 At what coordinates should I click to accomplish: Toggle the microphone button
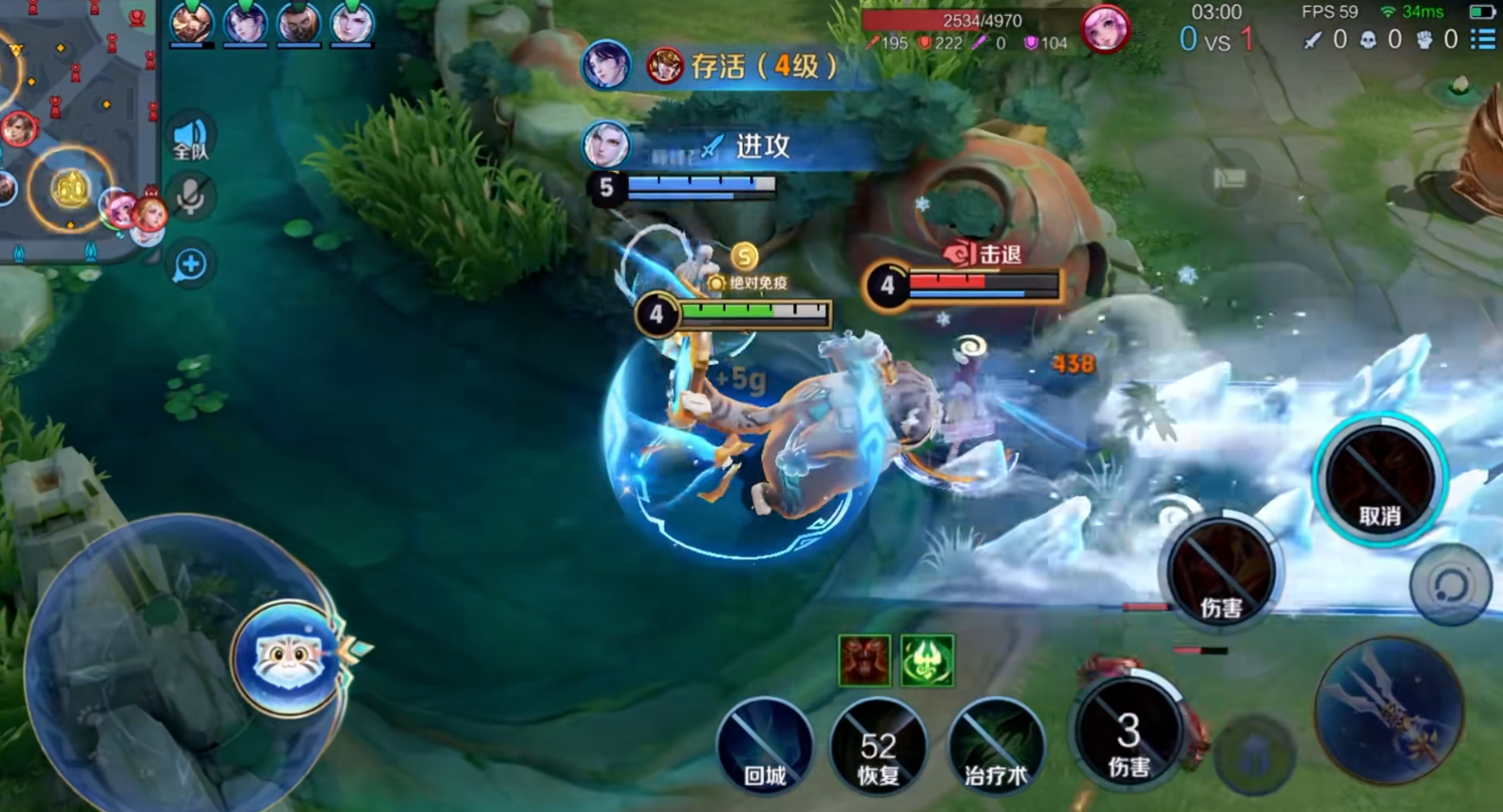click(190, 198)
